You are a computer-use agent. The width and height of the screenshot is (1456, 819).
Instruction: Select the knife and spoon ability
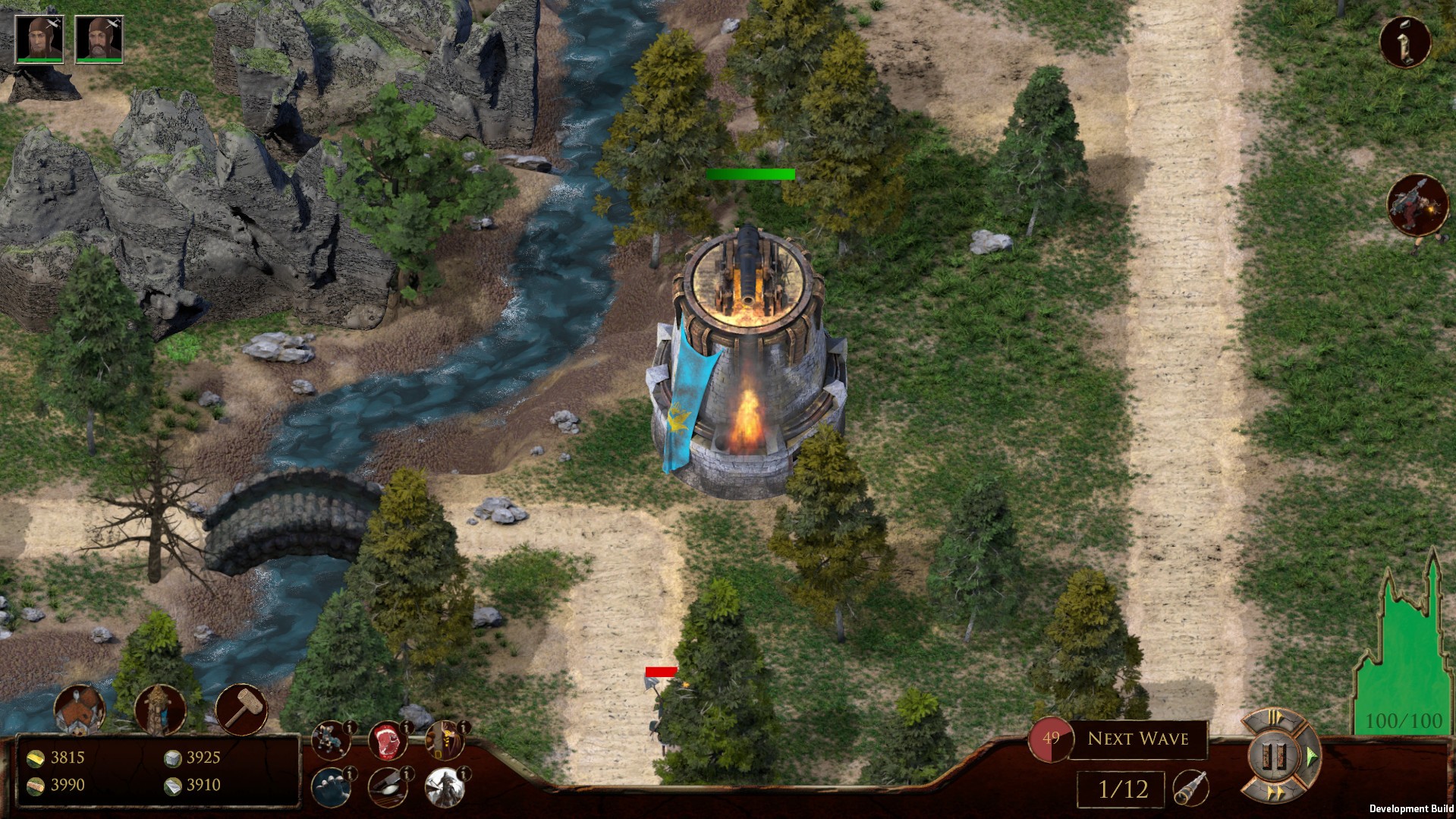click(387, 786)
